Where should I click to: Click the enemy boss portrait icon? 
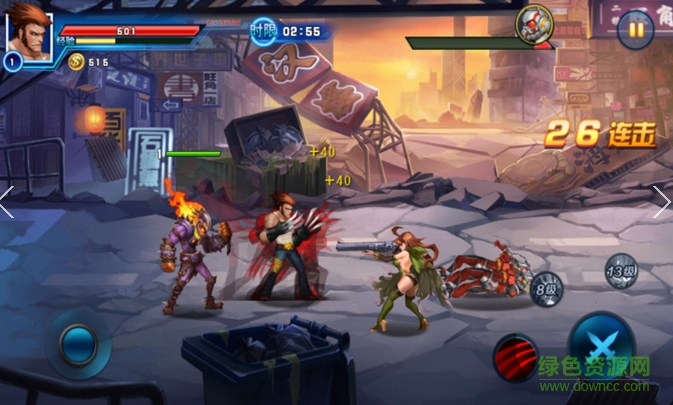click(535, 23)
